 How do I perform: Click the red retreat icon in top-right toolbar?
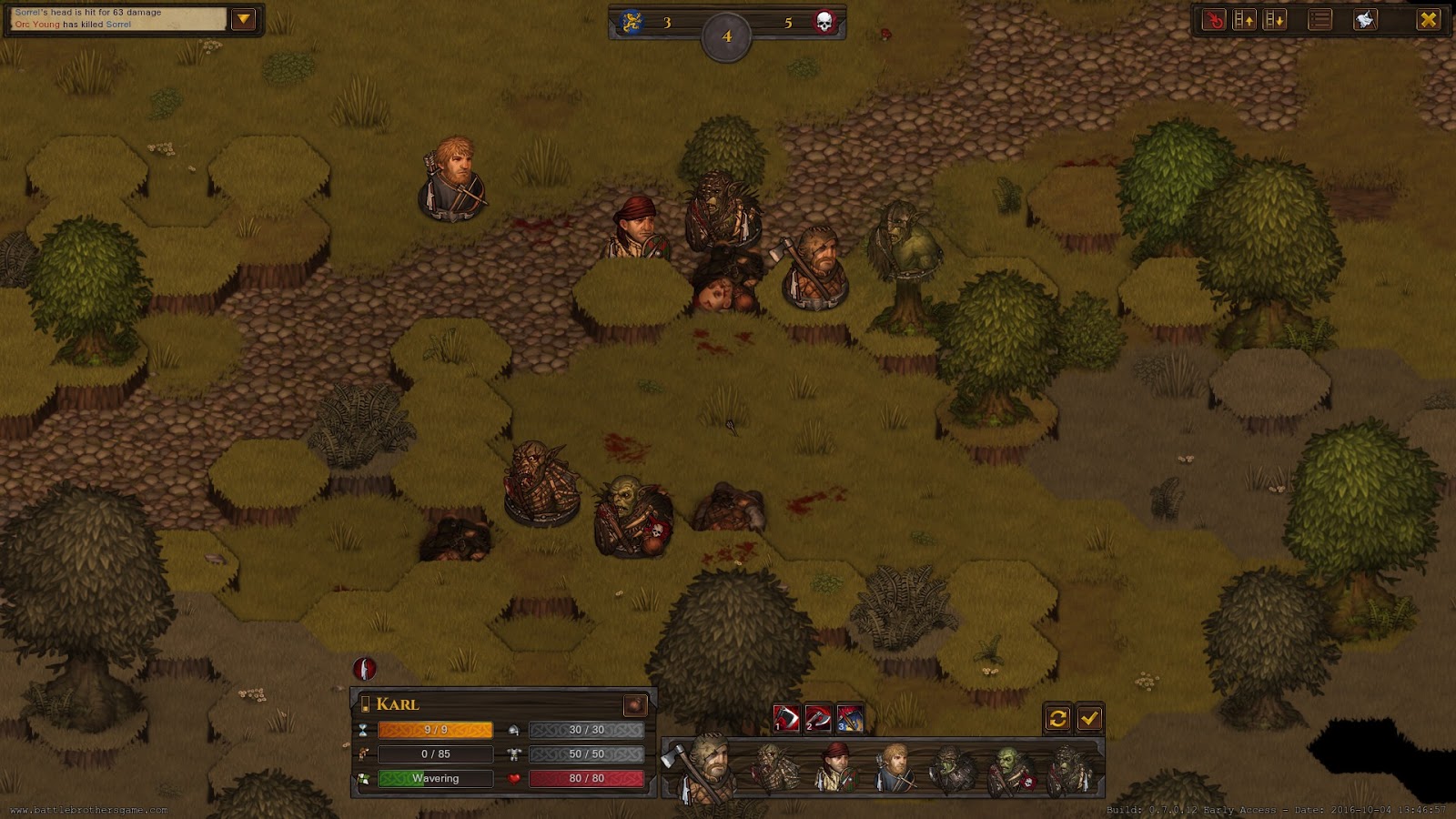[1215, 18]
